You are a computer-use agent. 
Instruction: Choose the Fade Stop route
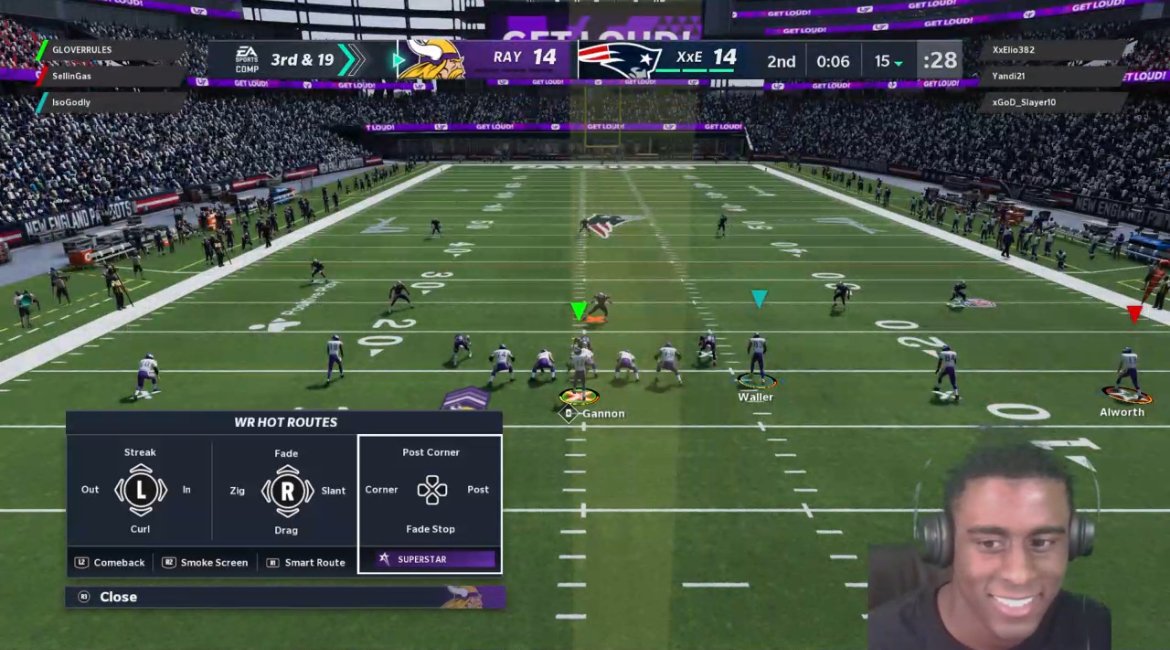[x=431, y=529]
